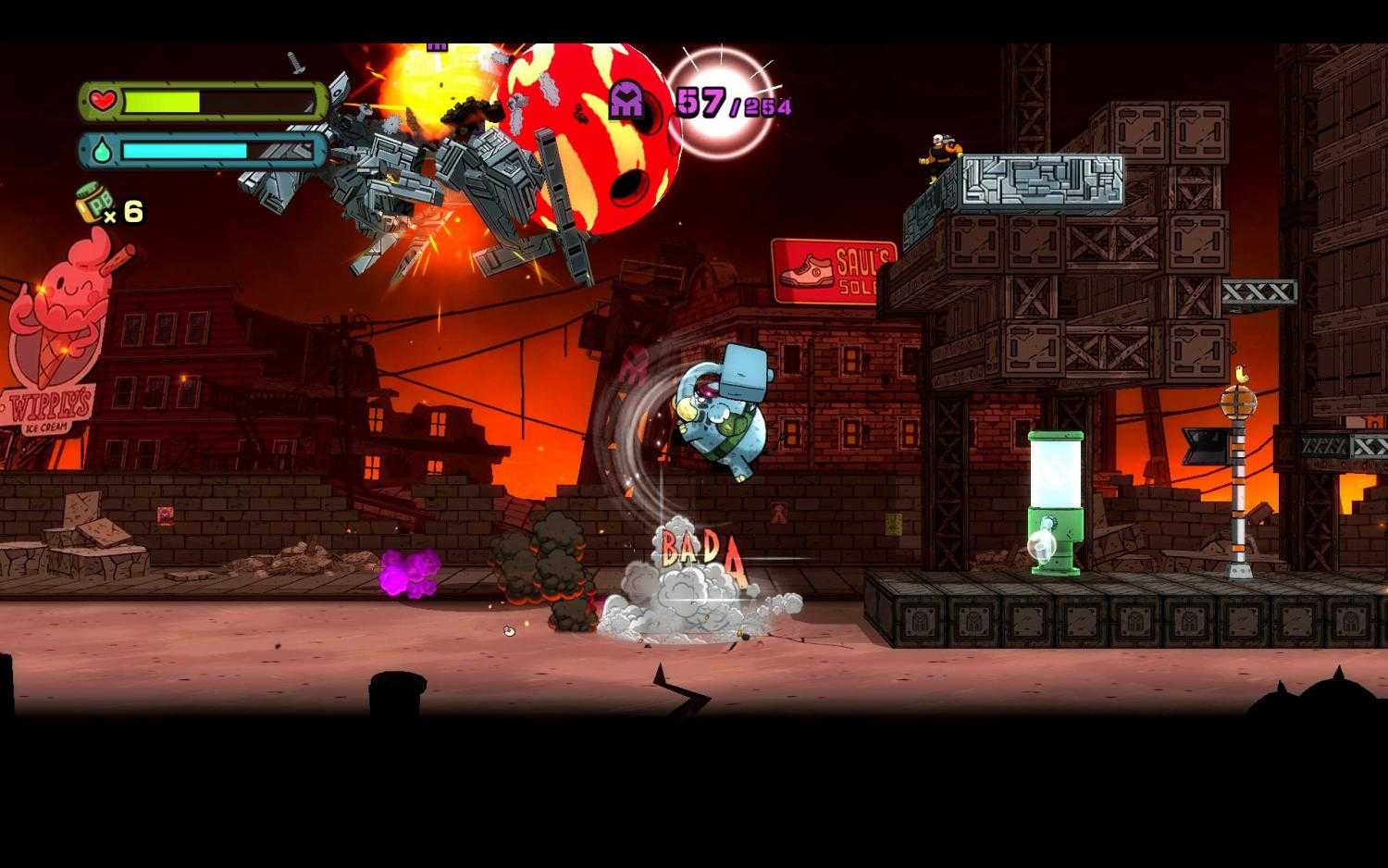Click the peanut butter jar icon
The image size is (1388, 868).
[92, 202]
